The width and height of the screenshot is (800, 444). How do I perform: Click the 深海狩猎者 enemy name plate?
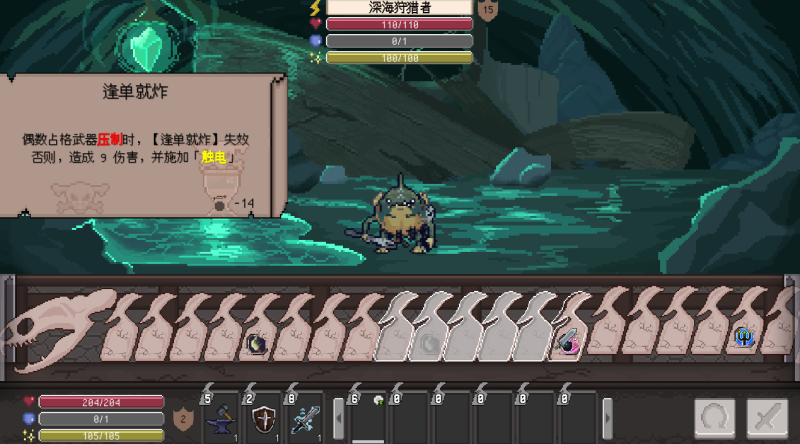[x=399, y=7]
